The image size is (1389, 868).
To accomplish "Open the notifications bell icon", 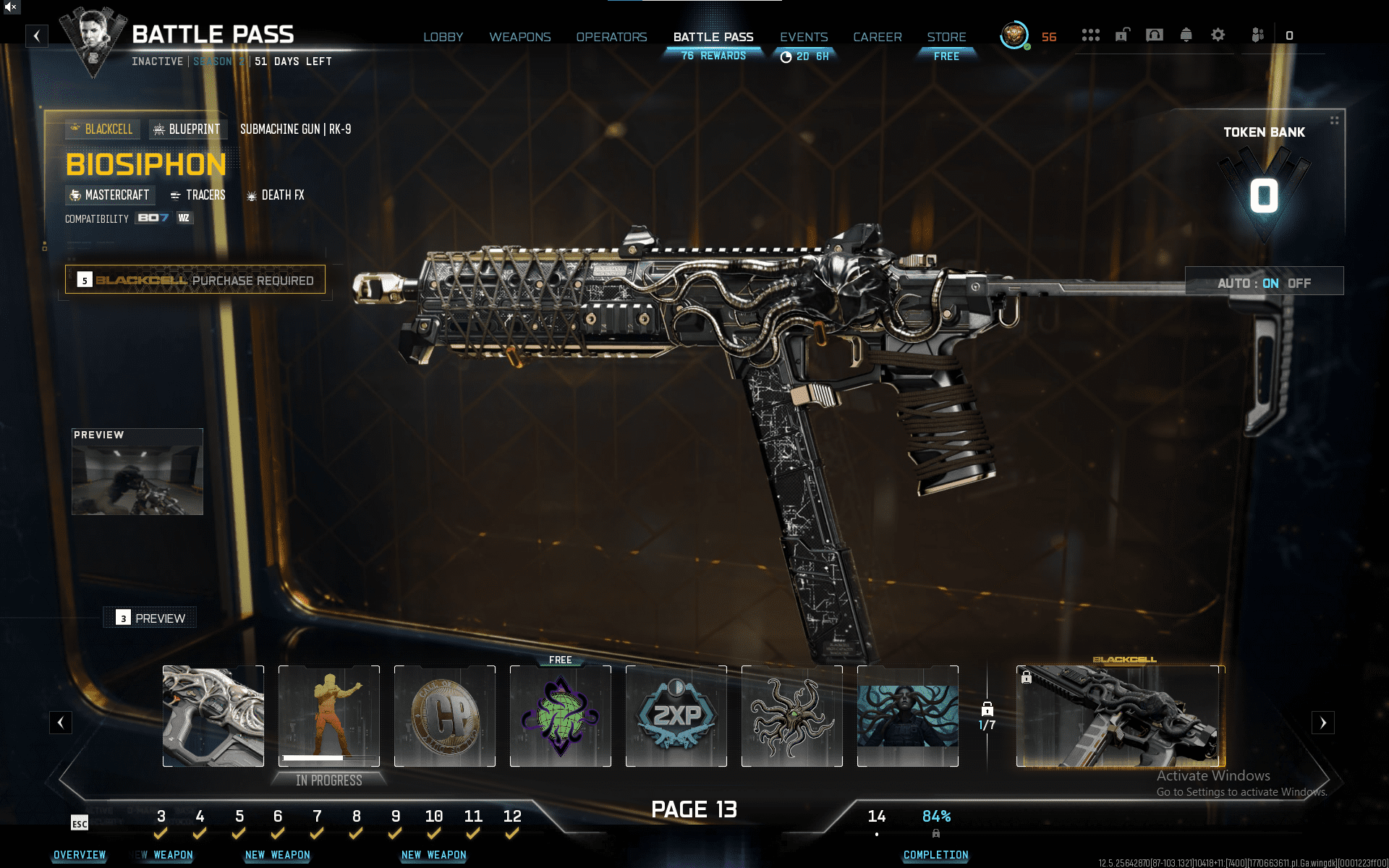I will [x=1186, y=35].
